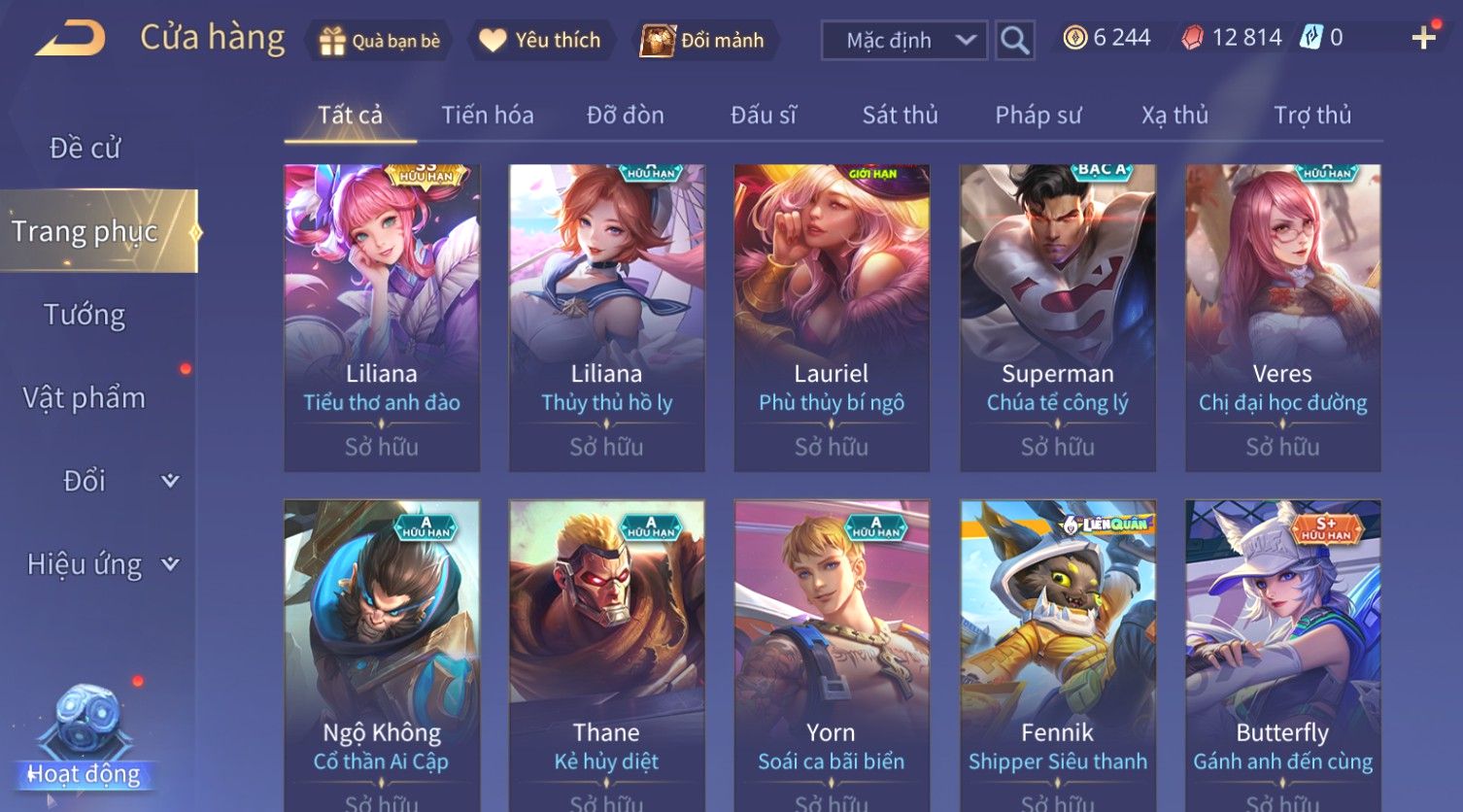
Task: Expand the Mặc định sort dropdown
Action: coord(903,41)
